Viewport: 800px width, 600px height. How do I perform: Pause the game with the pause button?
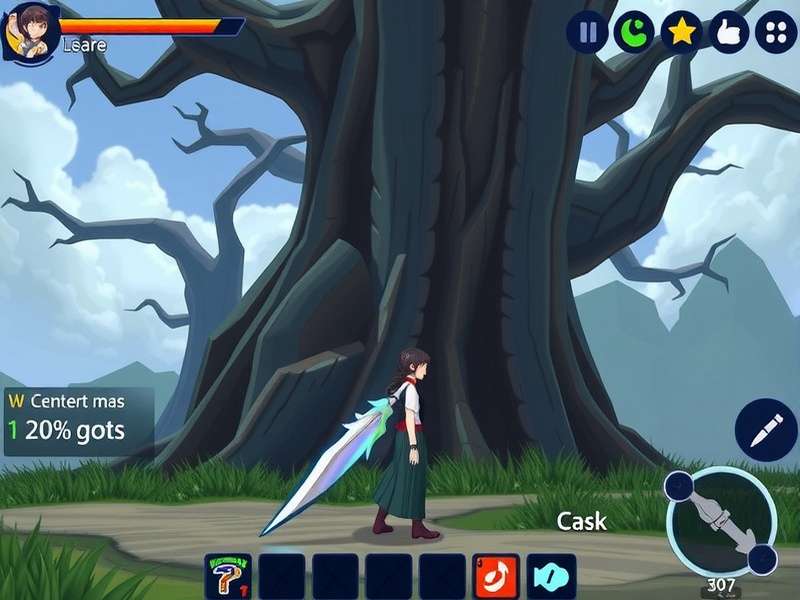587,33
